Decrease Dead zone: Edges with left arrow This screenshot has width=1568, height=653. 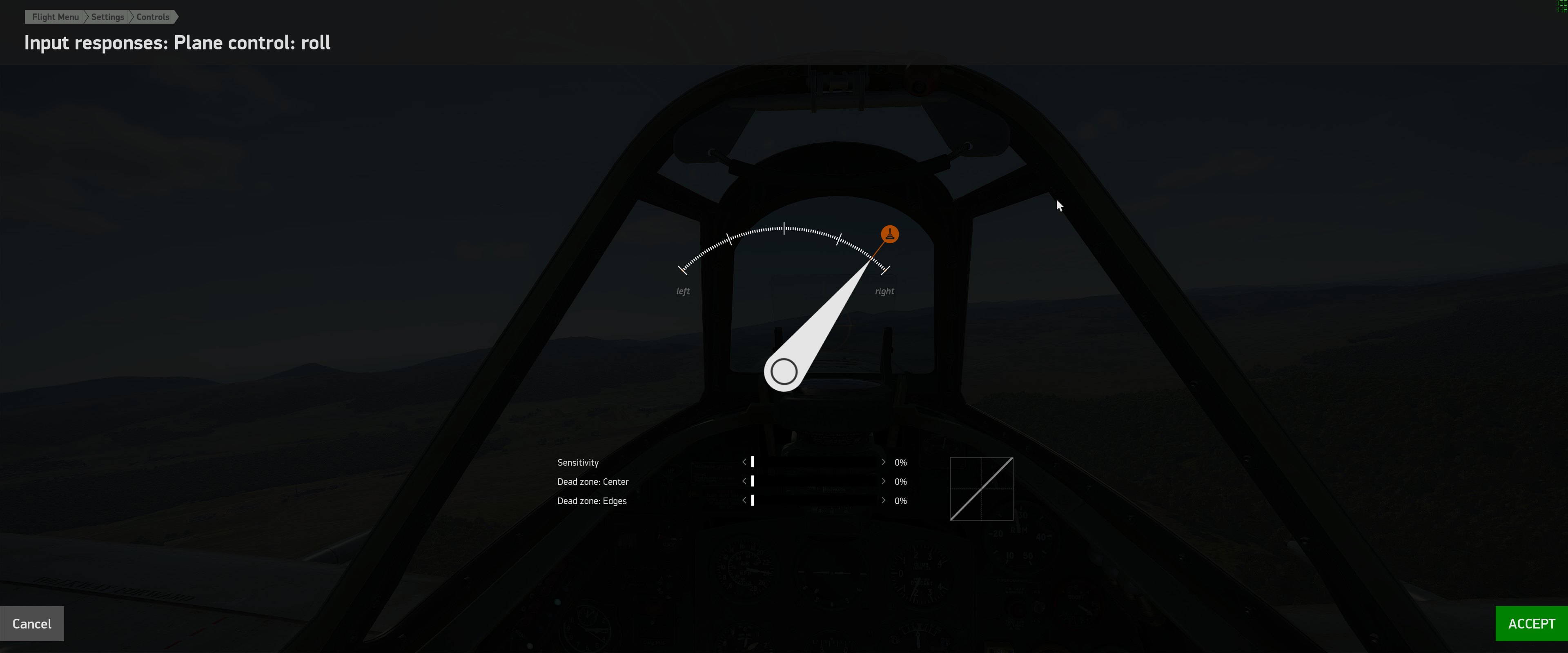coord(744,500)
